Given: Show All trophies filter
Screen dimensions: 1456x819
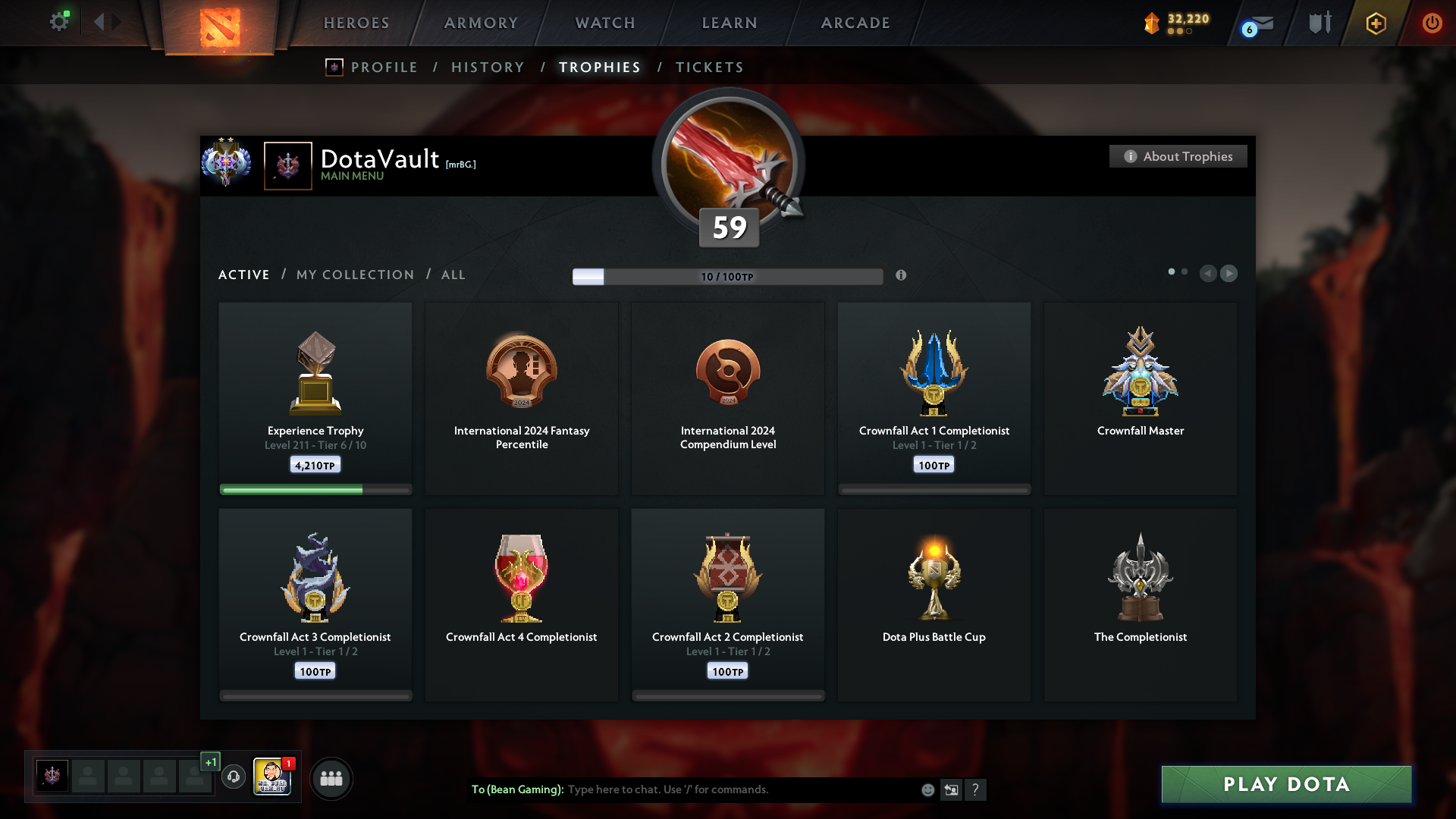Looking at the screenshot, I should pos(453,275).
